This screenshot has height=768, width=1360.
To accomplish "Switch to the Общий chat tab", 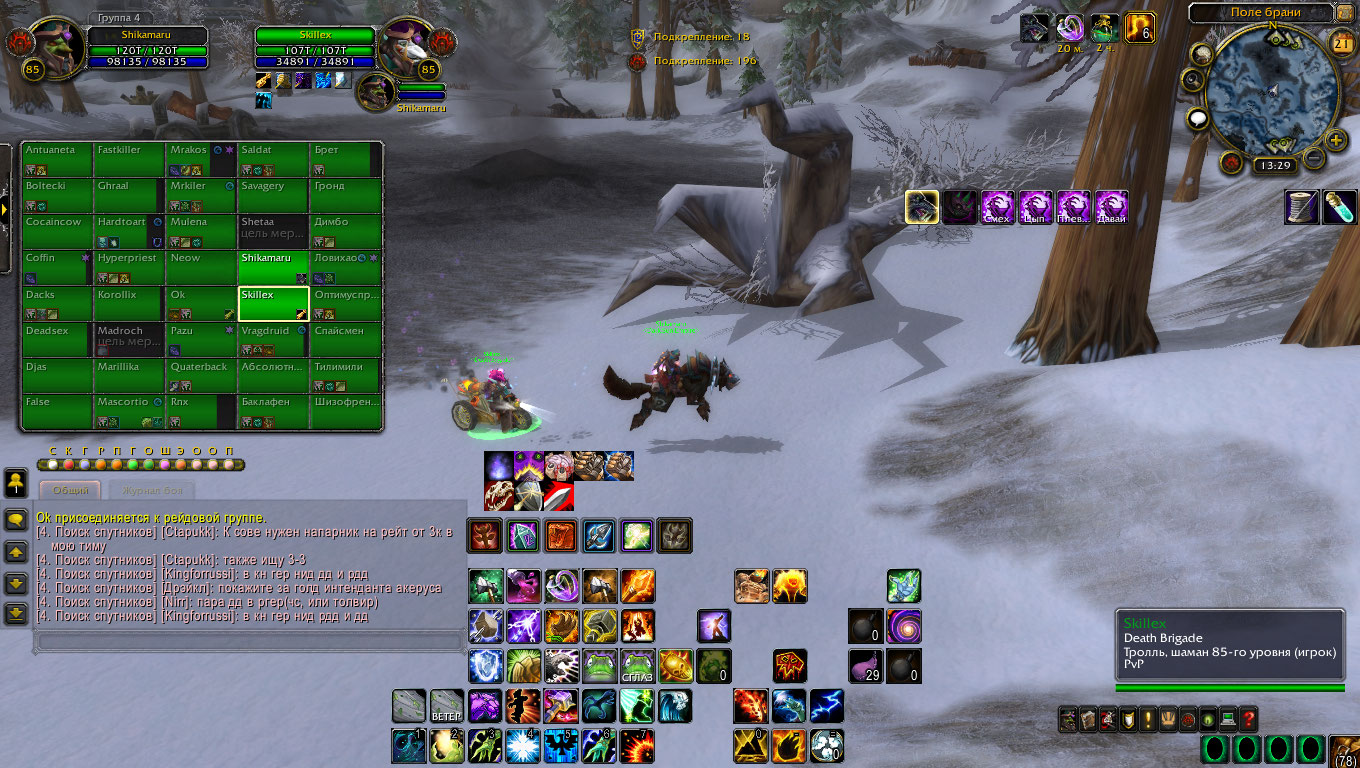I will [x=70, y=490].
